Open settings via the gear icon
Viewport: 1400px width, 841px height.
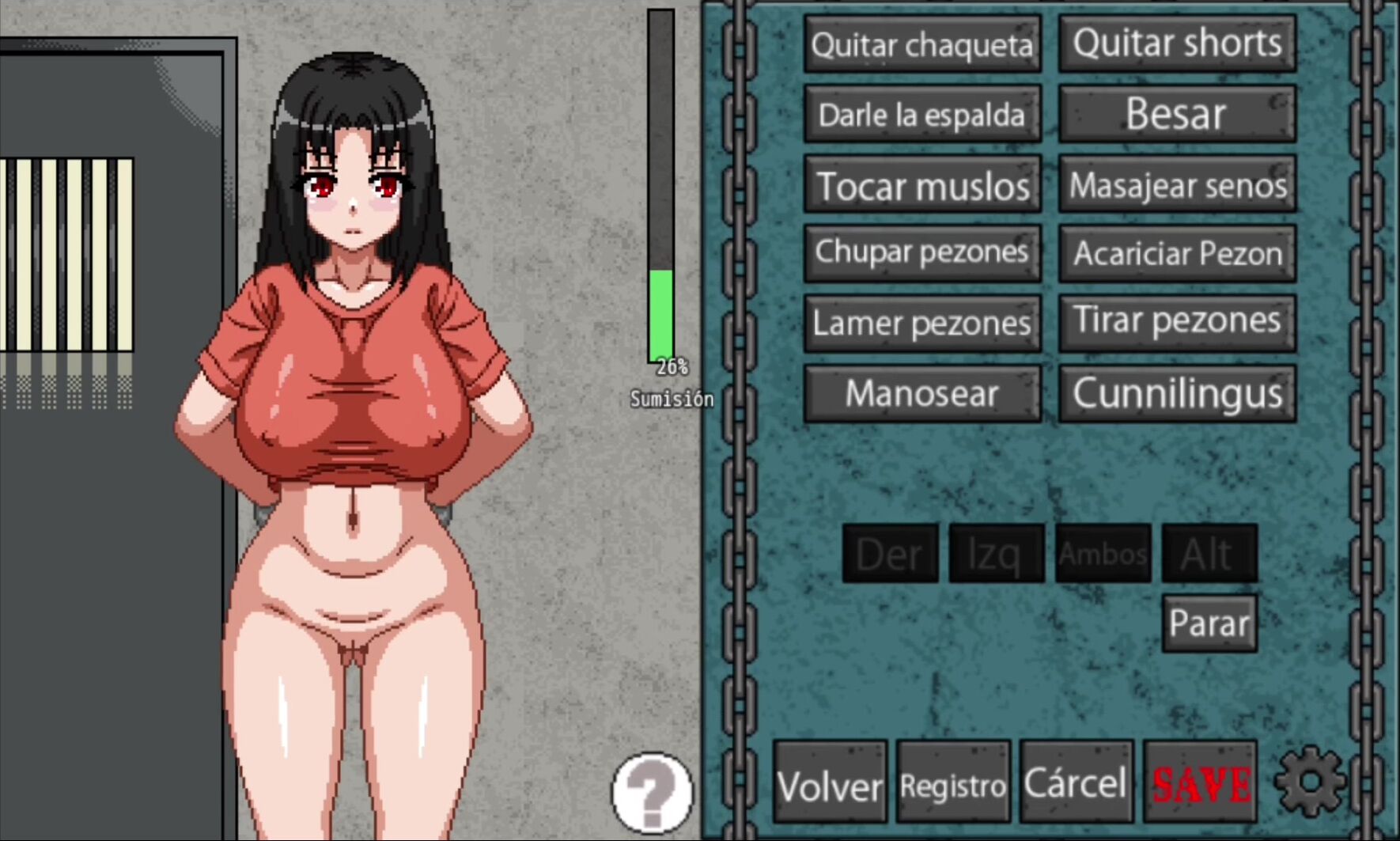[1310, 782]
